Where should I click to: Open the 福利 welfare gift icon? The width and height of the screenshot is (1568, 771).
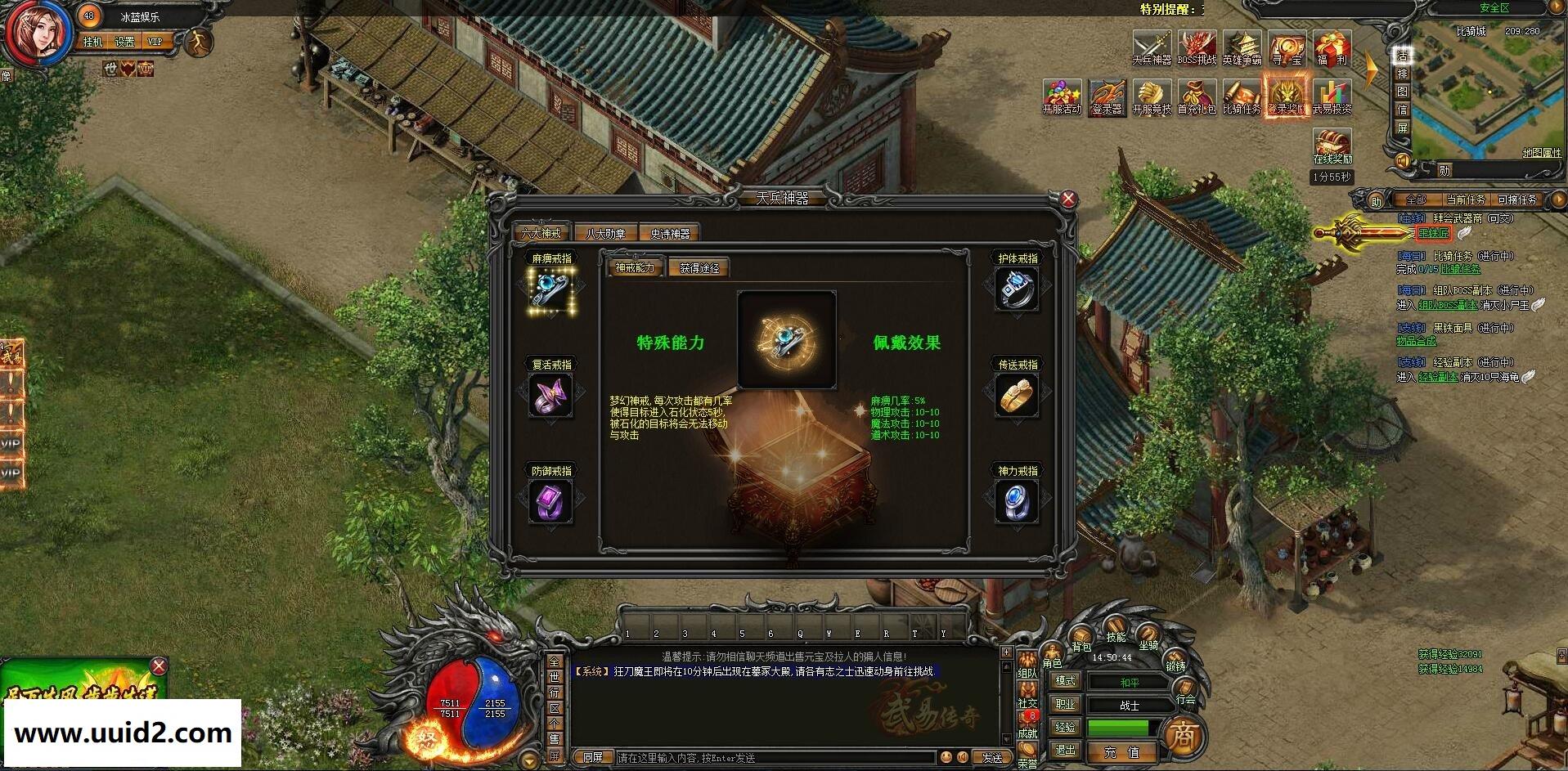tap(1332, 49)
